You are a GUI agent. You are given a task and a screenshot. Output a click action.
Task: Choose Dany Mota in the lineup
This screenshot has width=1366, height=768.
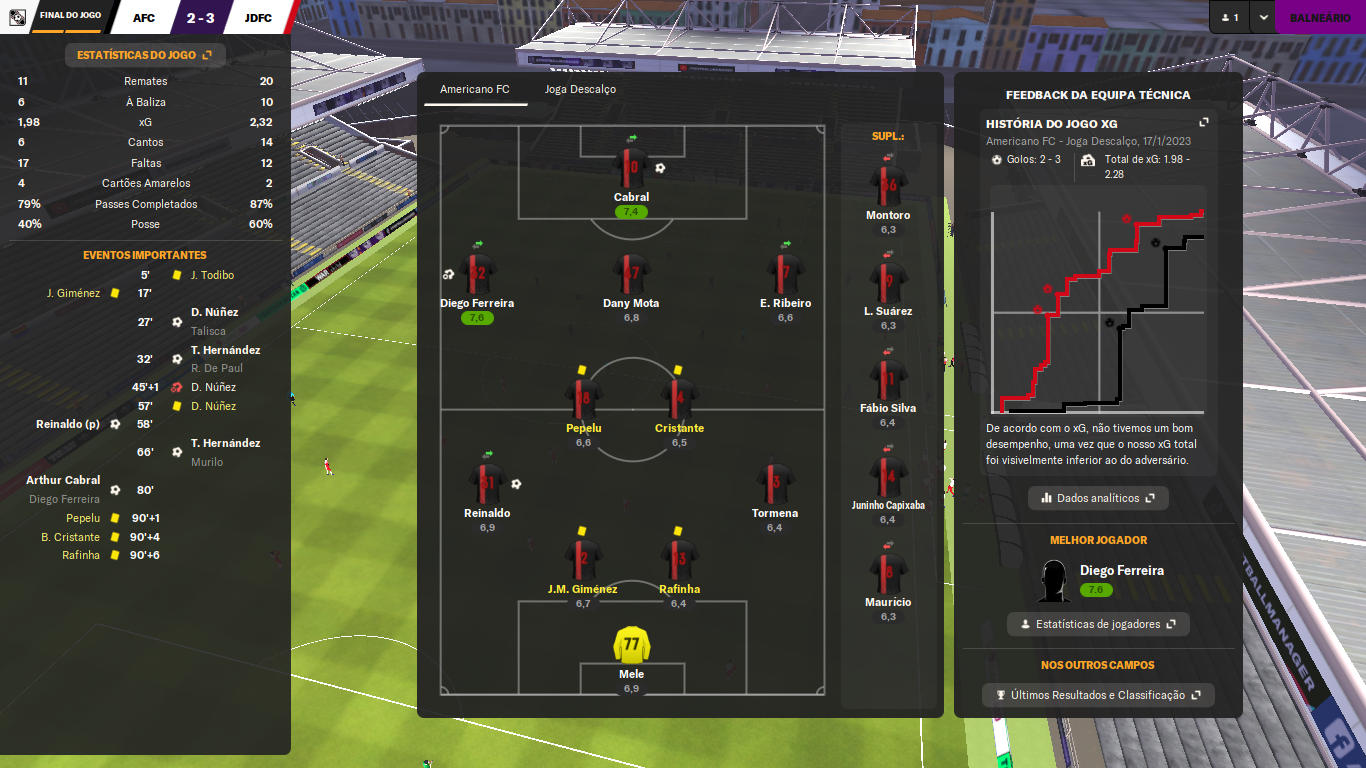[631, 273]
